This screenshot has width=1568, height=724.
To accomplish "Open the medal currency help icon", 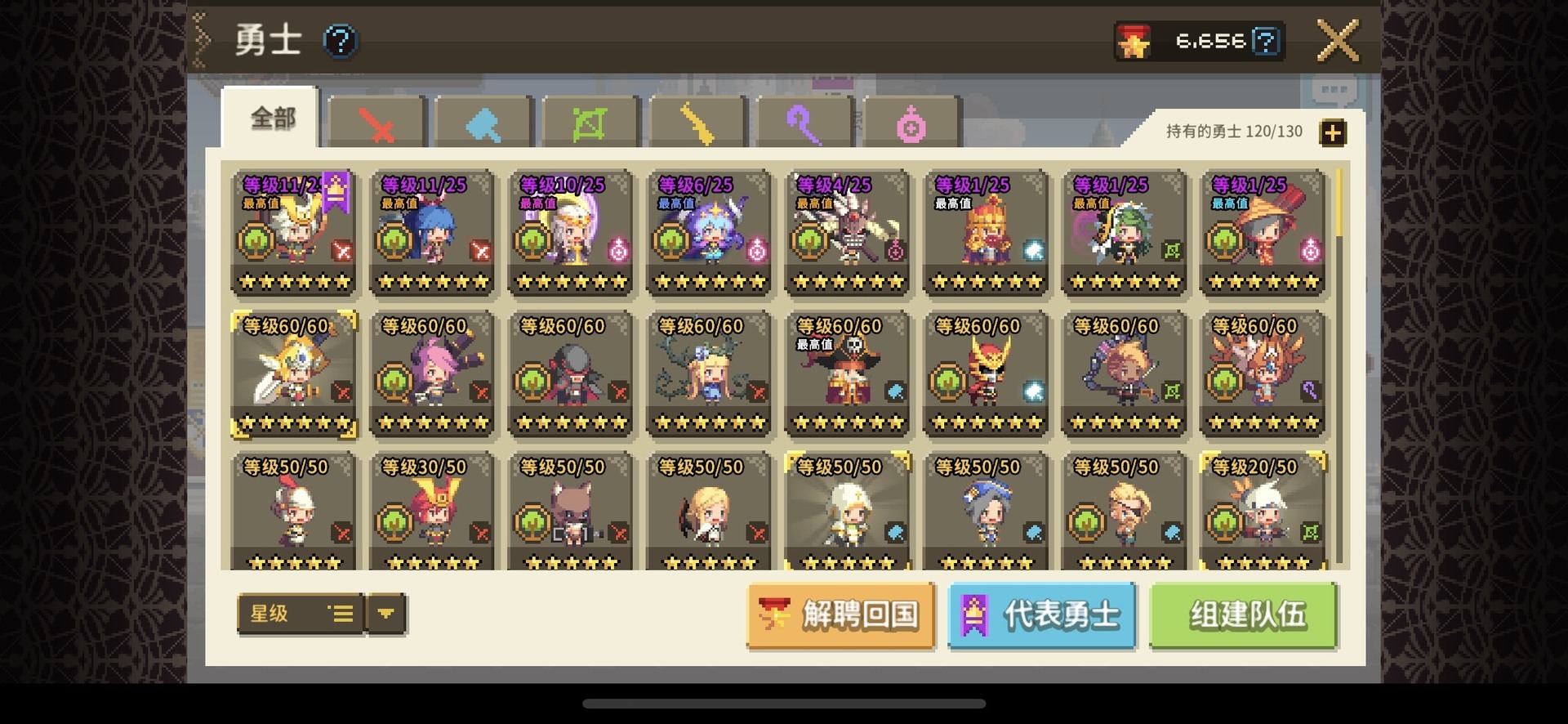I will pos(1266,41).
